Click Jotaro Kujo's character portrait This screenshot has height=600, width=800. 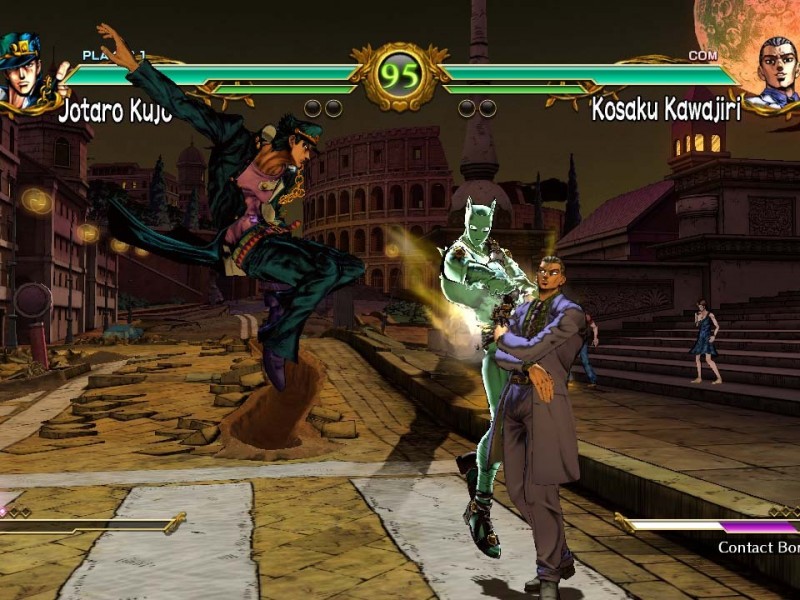click(27, 71)
